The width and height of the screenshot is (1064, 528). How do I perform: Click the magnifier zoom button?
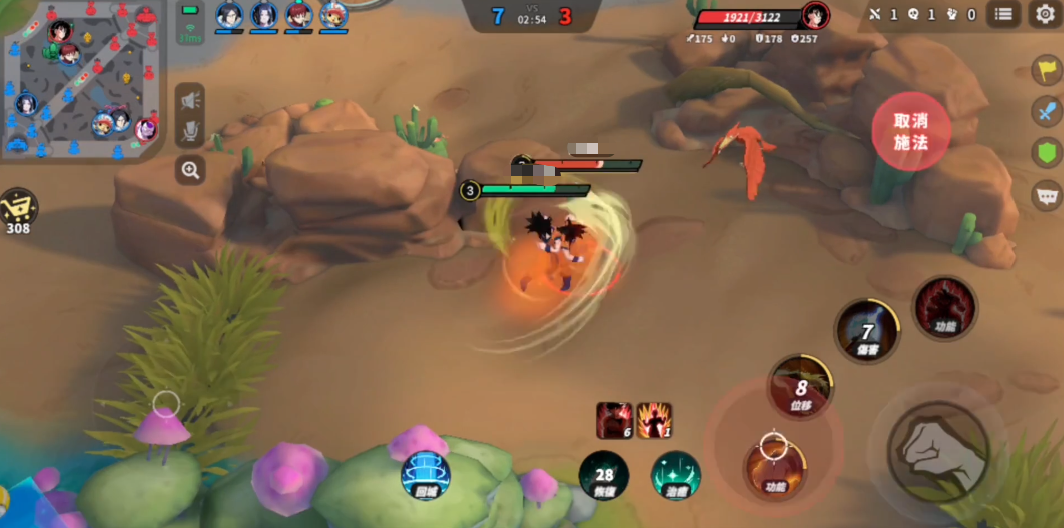pos(190,170)
